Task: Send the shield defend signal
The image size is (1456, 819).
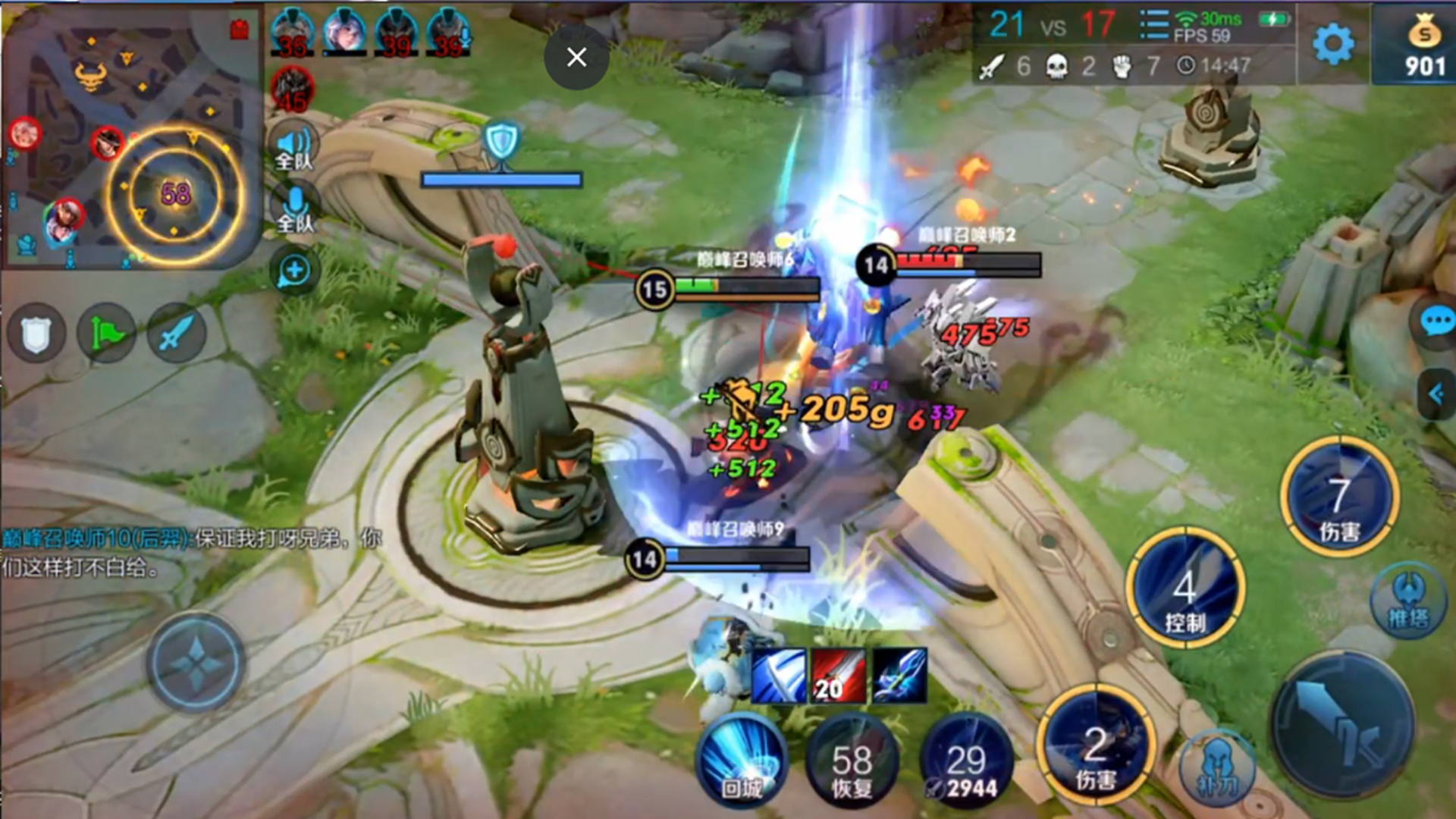Action: pyautogui.click(x=36, y=334)
